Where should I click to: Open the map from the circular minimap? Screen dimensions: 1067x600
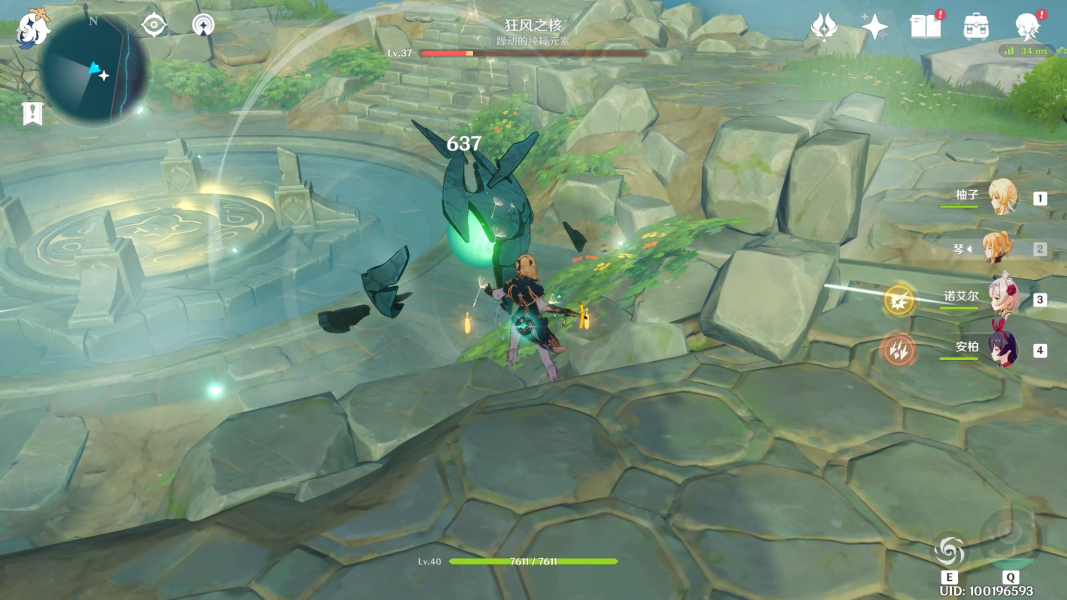coord(94,69)
